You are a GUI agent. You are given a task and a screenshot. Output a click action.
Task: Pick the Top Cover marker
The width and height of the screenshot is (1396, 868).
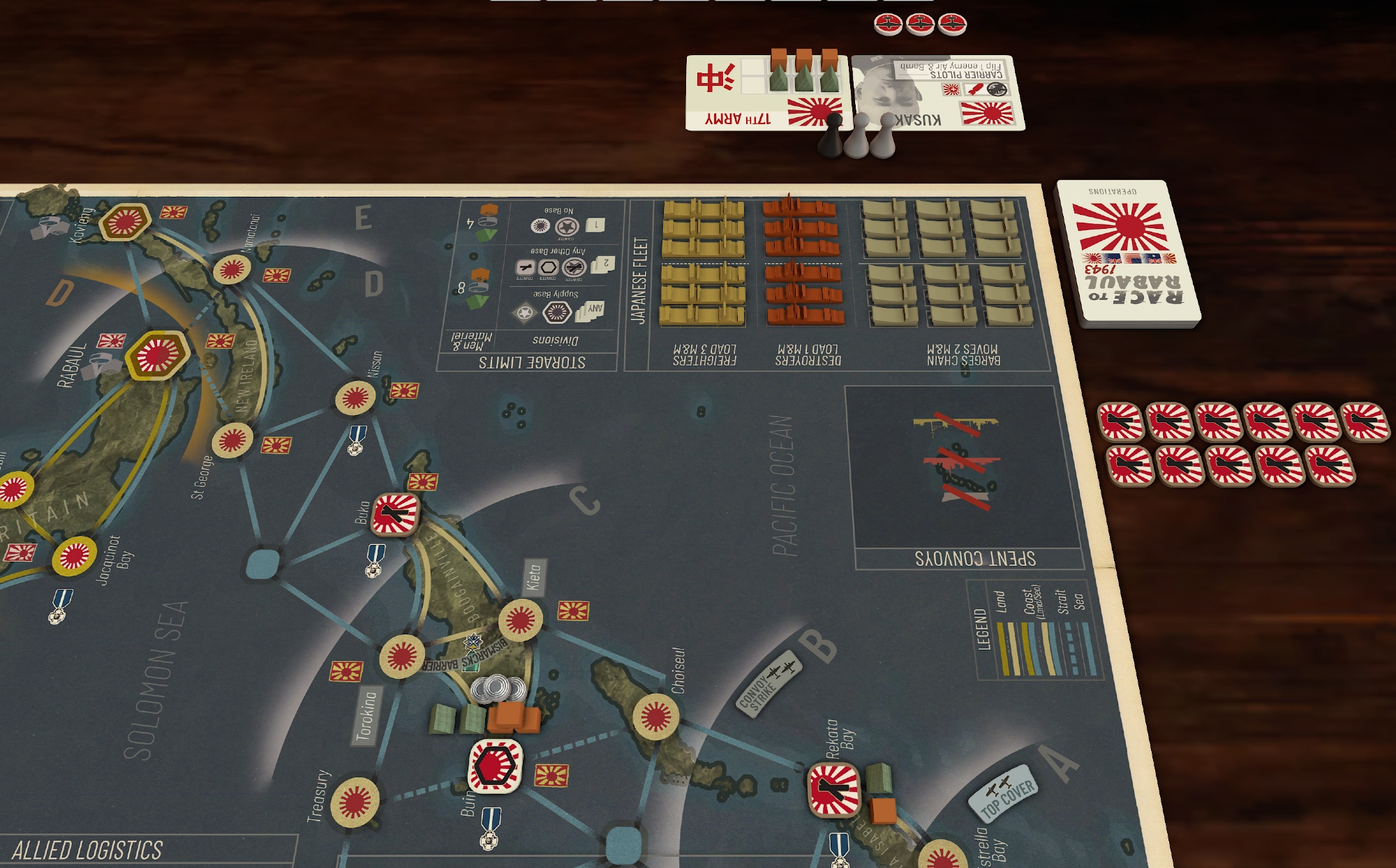coord(1004,793)
